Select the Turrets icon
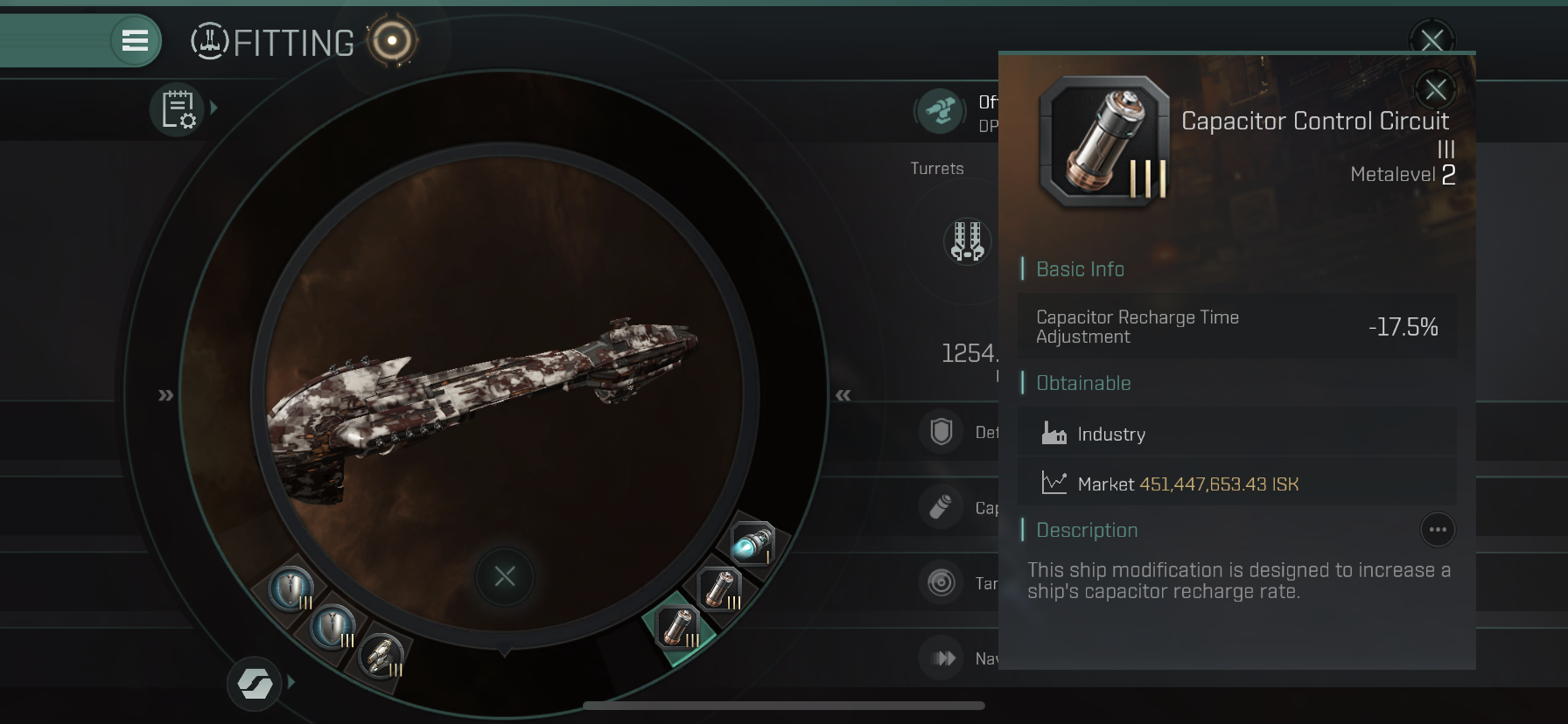The height and width of the screenshot is (724, 1568). (x=967, y=240)
